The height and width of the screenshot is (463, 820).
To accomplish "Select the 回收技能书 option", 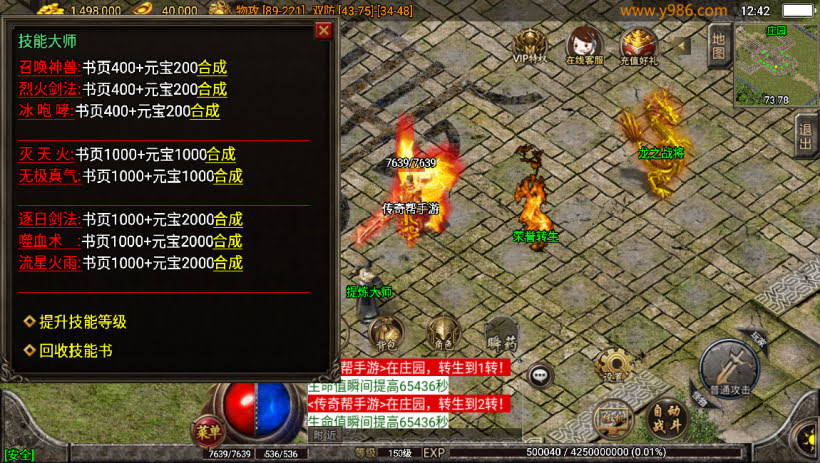I will click(75, 351).
